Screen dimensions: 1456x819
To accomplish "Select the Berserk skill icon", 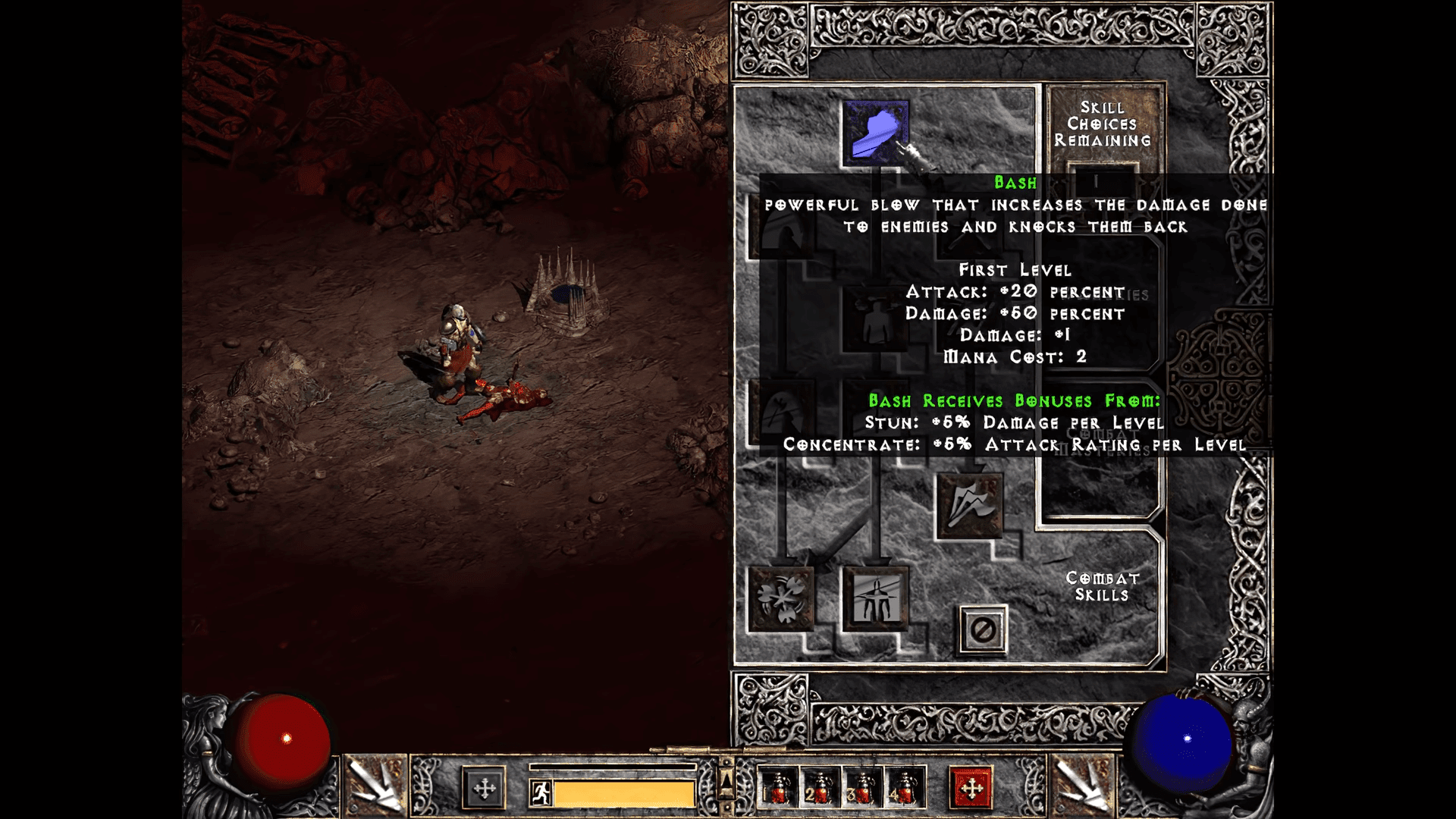I will pos(875,598).
